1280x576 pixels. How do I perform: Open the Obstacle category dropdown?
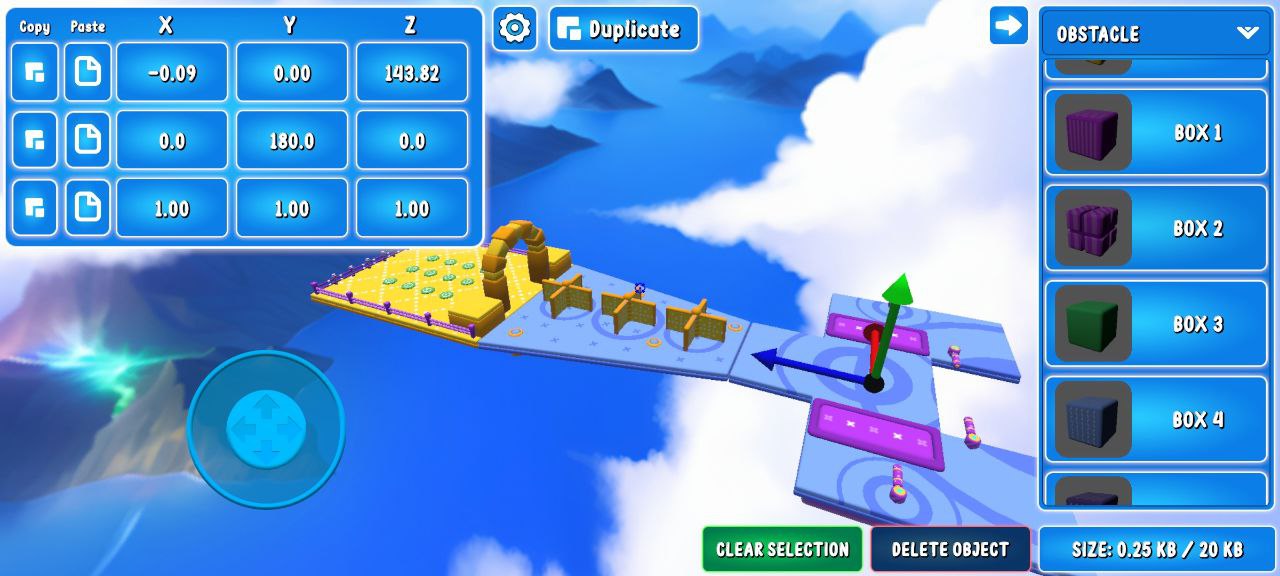(1155, 33)
